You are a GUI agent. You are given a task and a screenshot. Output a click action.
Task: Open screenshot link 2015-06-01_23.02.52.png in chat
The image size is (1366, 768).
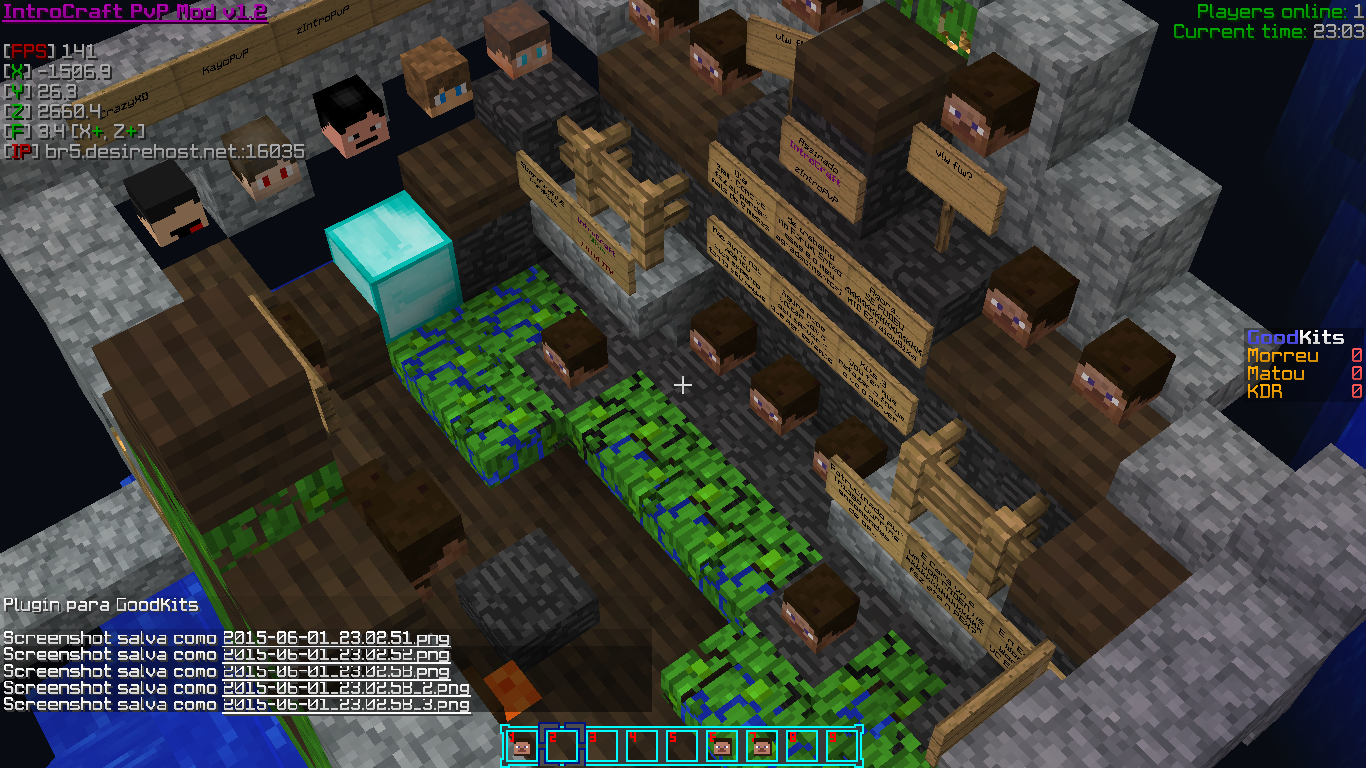point(336,655)
